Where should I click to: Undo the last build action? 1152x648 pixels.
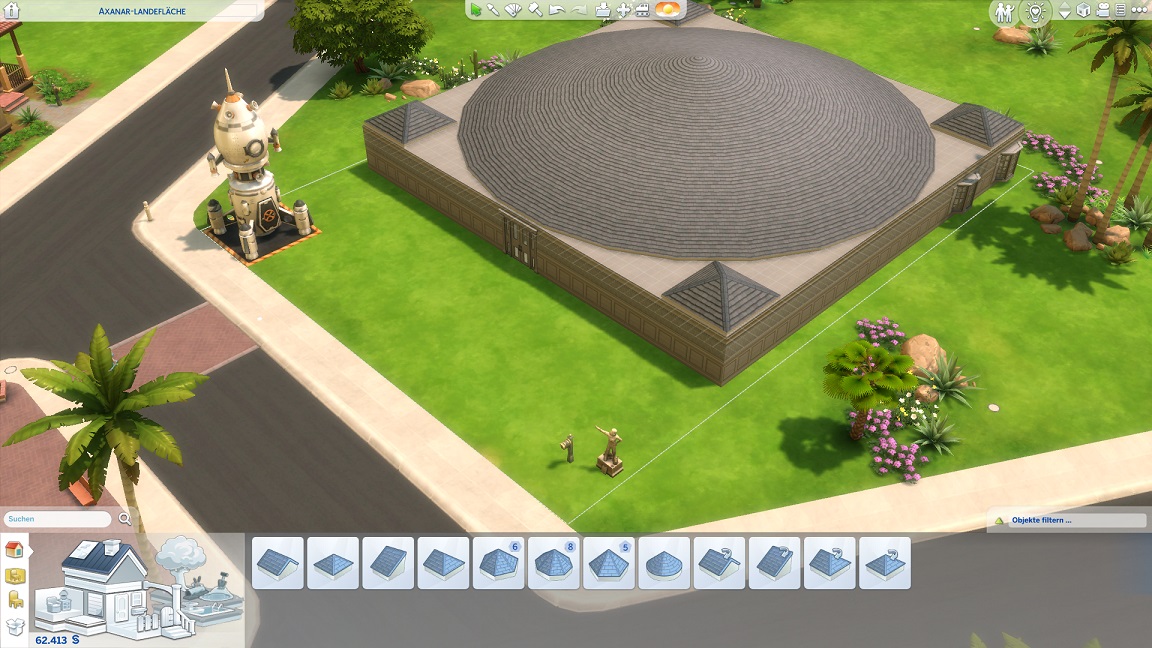click(x=556, y=10)
